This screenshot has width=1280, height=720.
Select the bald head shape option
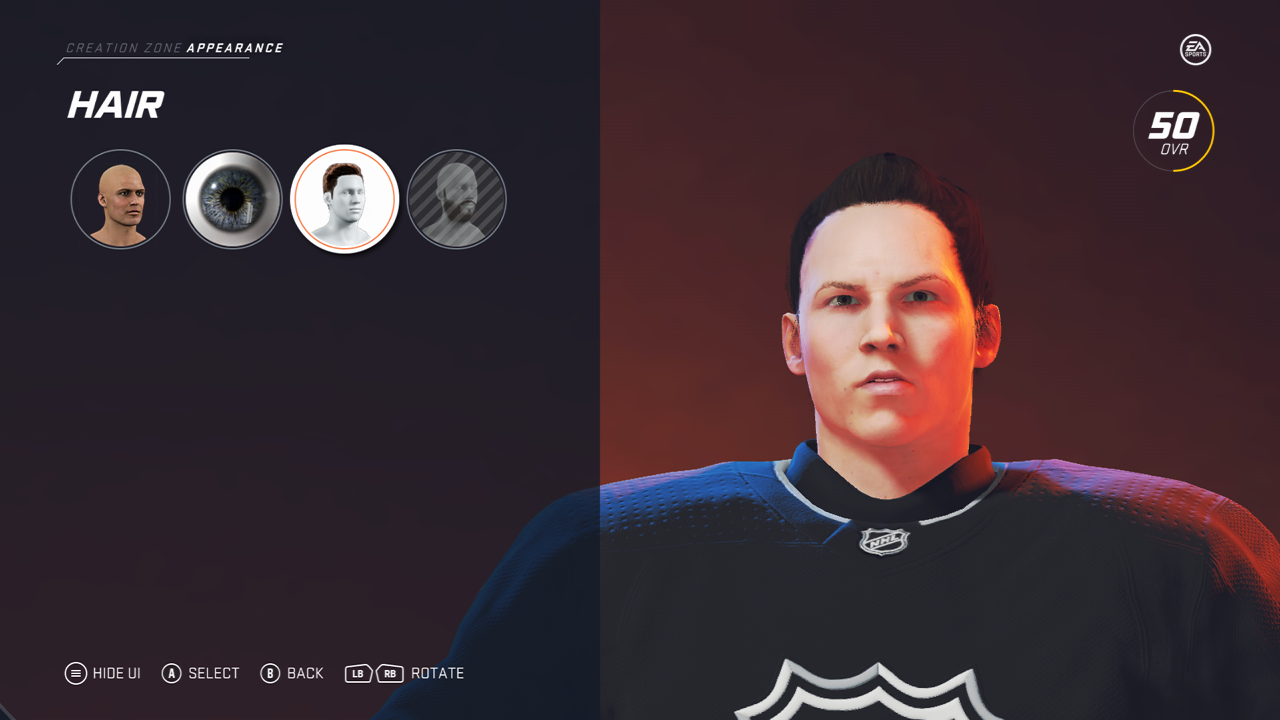point(120,200)
